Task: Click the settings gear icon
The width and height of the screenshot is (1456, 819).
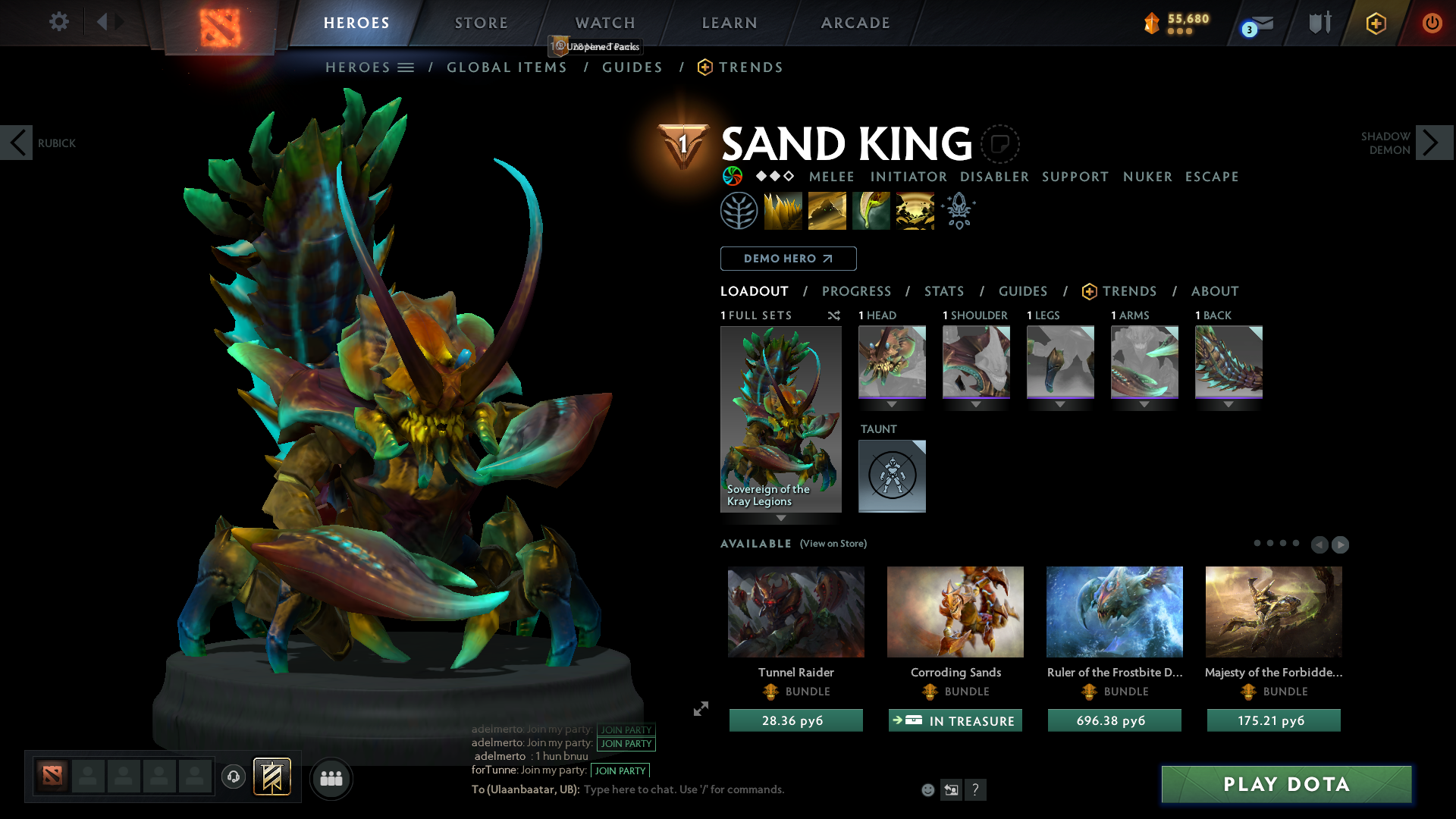Action: coord(59,22)
